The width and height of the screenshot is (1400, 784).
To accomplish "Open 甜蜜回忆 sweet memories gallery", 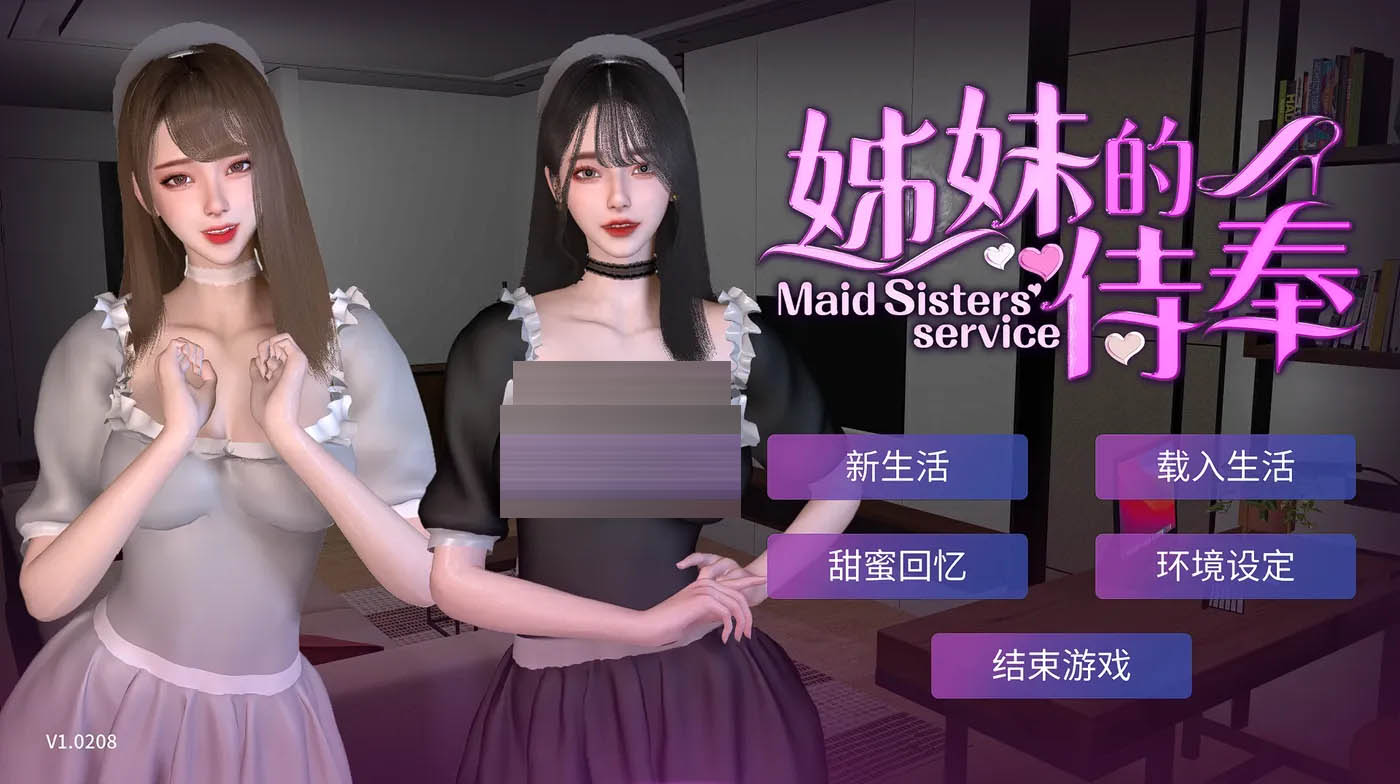I will coord(898,566).
